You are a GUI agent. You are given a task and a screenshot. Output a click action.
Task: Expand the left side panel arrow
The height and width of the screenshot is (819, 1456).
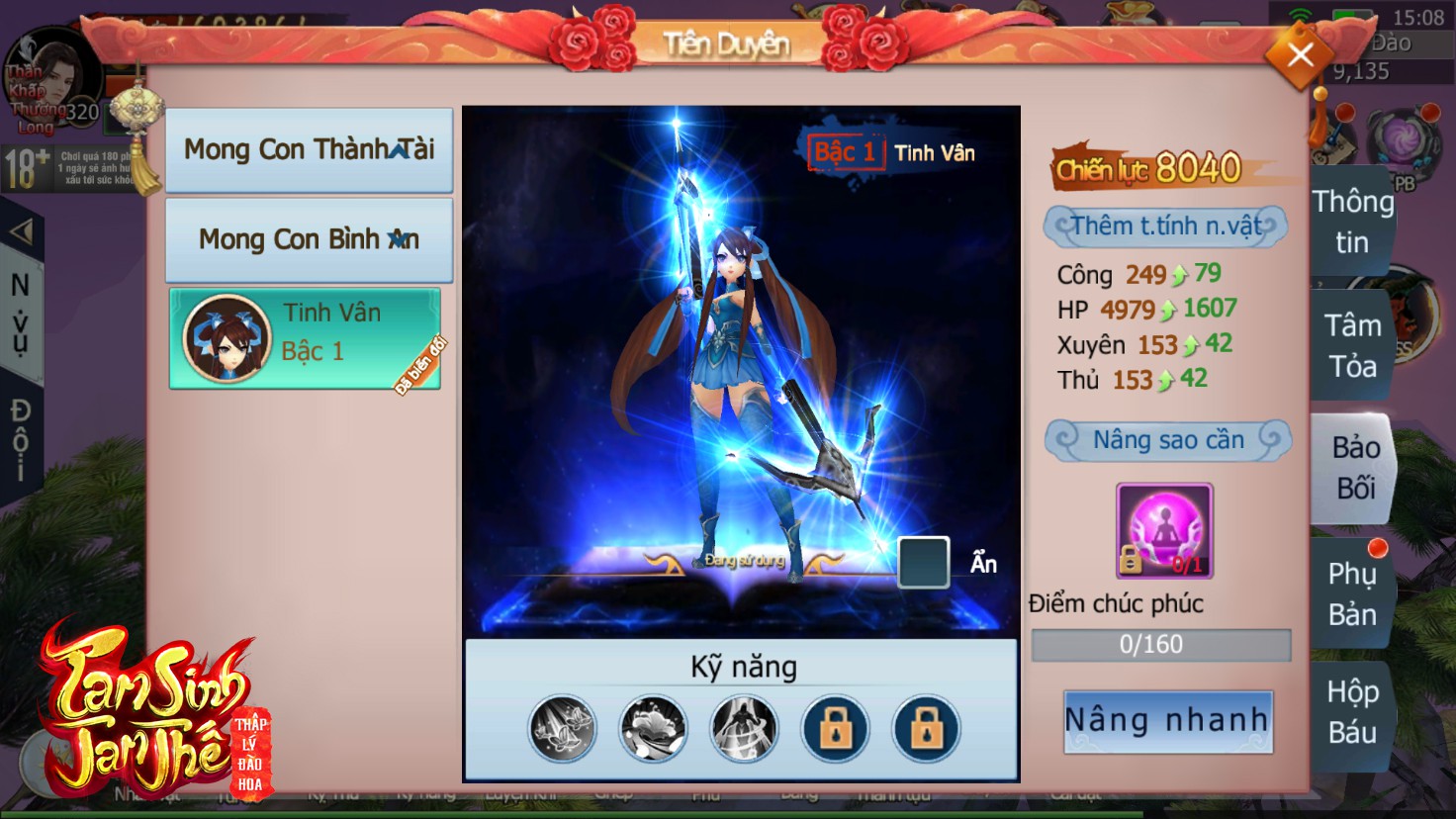(x=21, y=232)
